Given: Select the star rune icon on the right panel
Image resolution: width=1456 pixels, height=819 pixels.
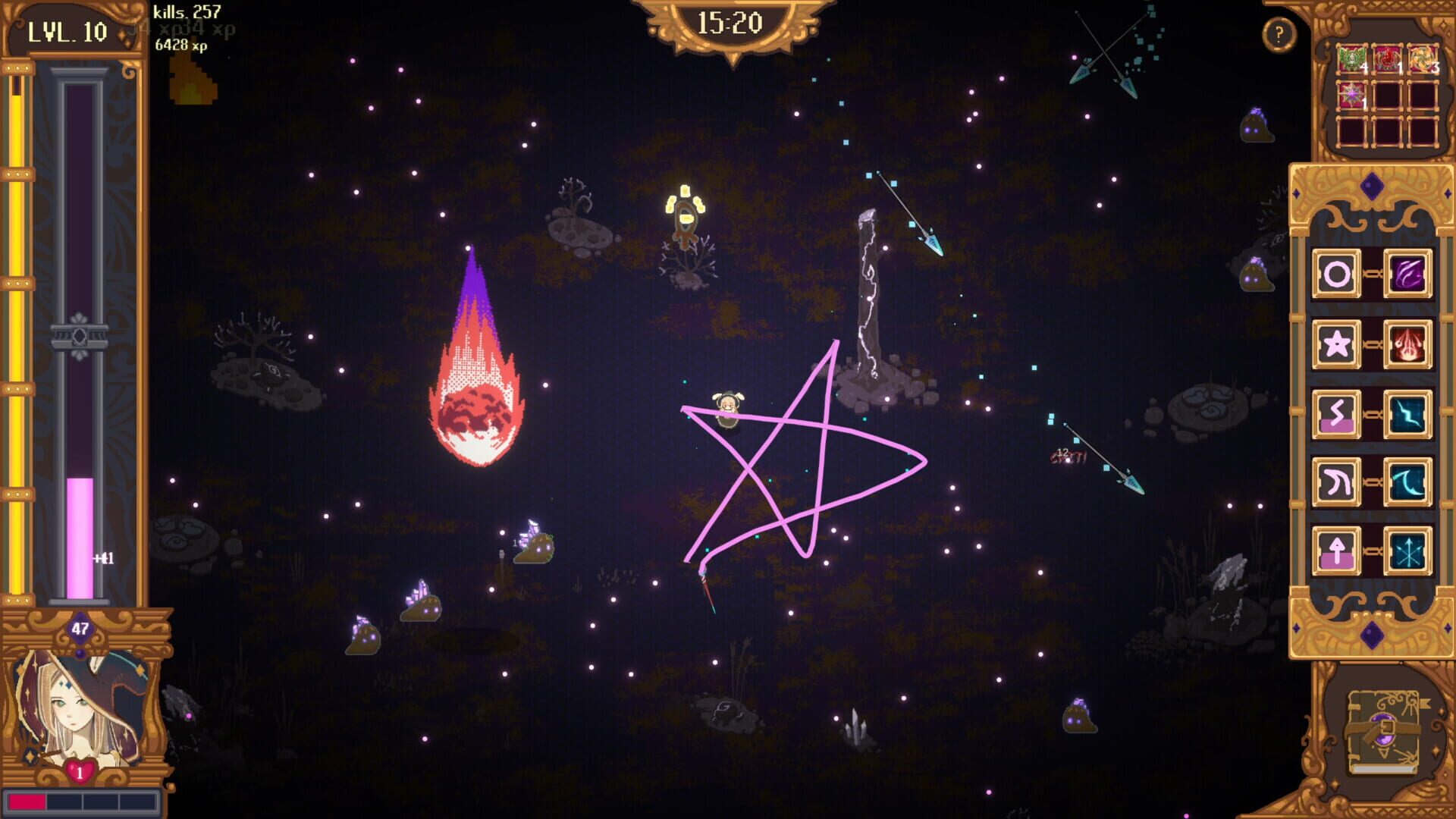Looking at the screenshot, I should coord(1335,342).
